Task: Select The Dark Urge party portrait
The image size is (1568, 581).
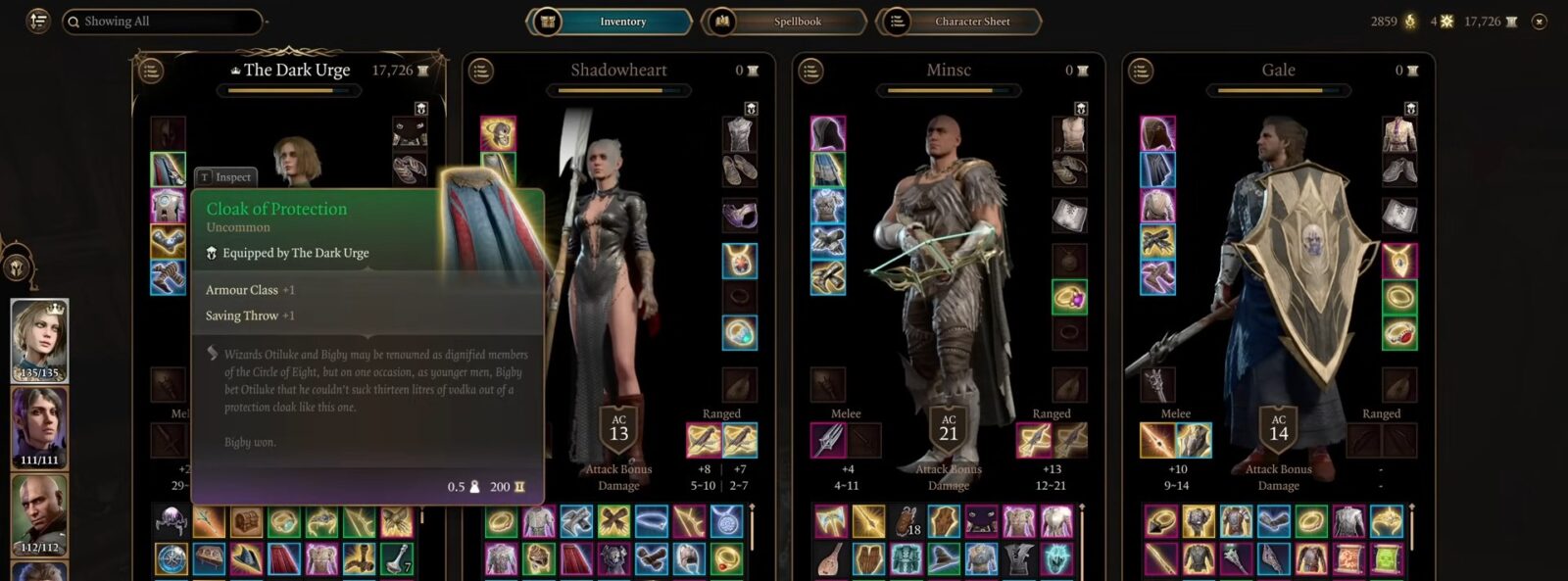Action: [39, 340]
